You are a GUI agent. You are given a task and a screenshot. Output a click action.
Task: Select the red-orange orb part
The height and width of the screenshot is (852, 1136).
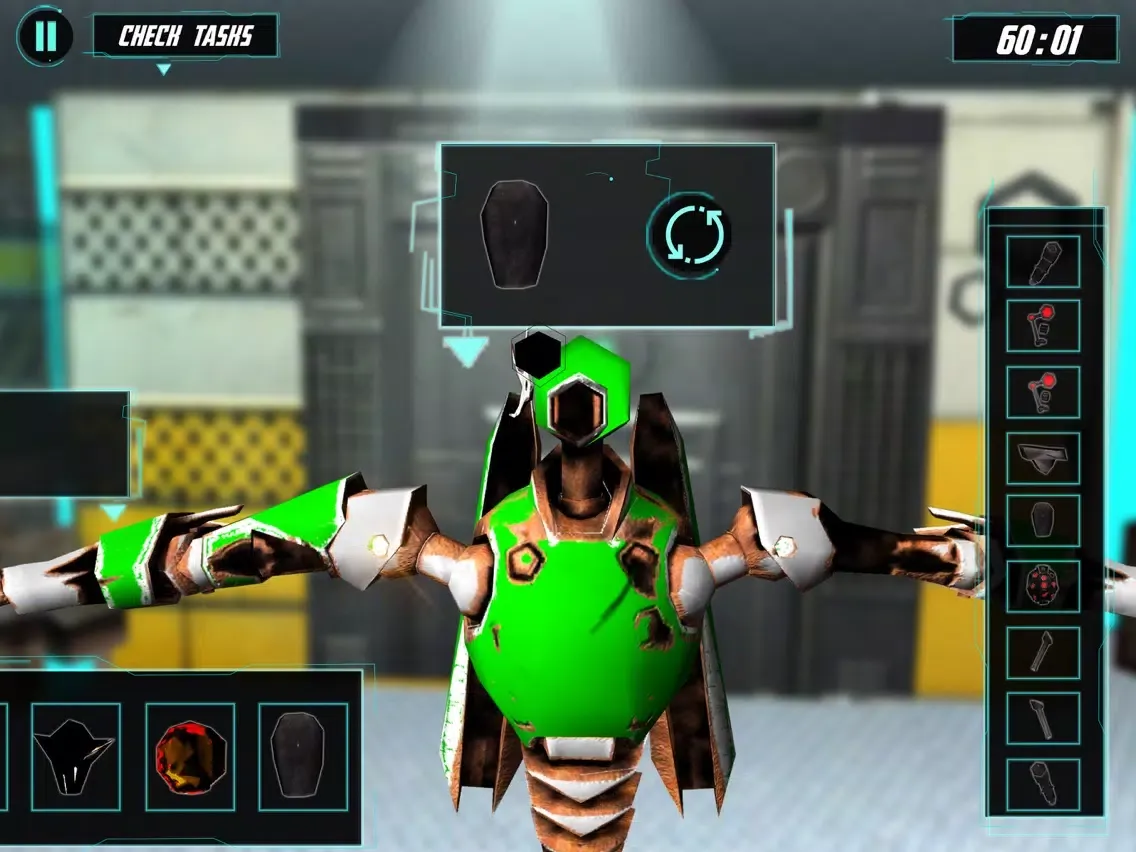point(190,756)
